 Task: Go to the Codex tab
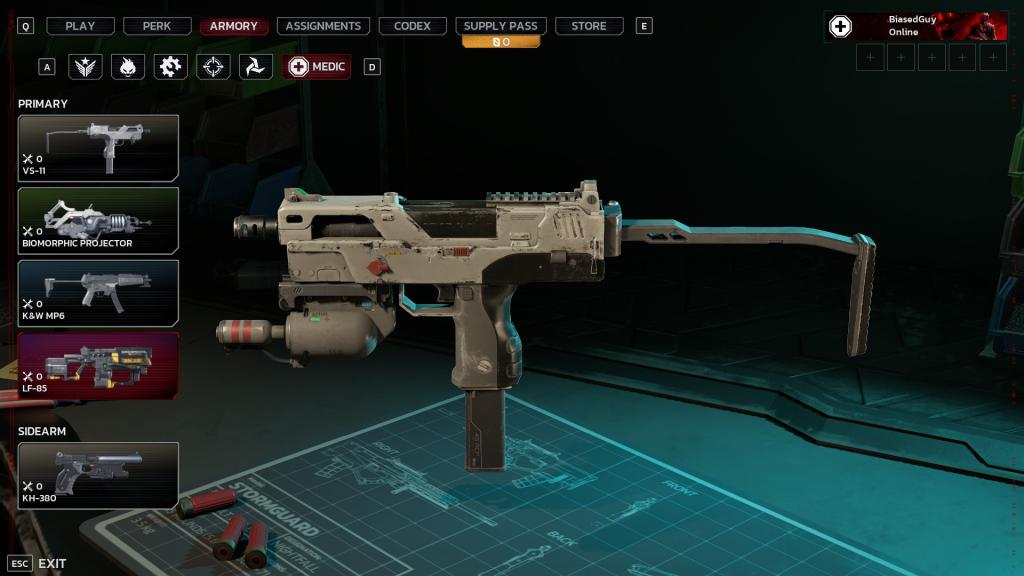(412, 26)
